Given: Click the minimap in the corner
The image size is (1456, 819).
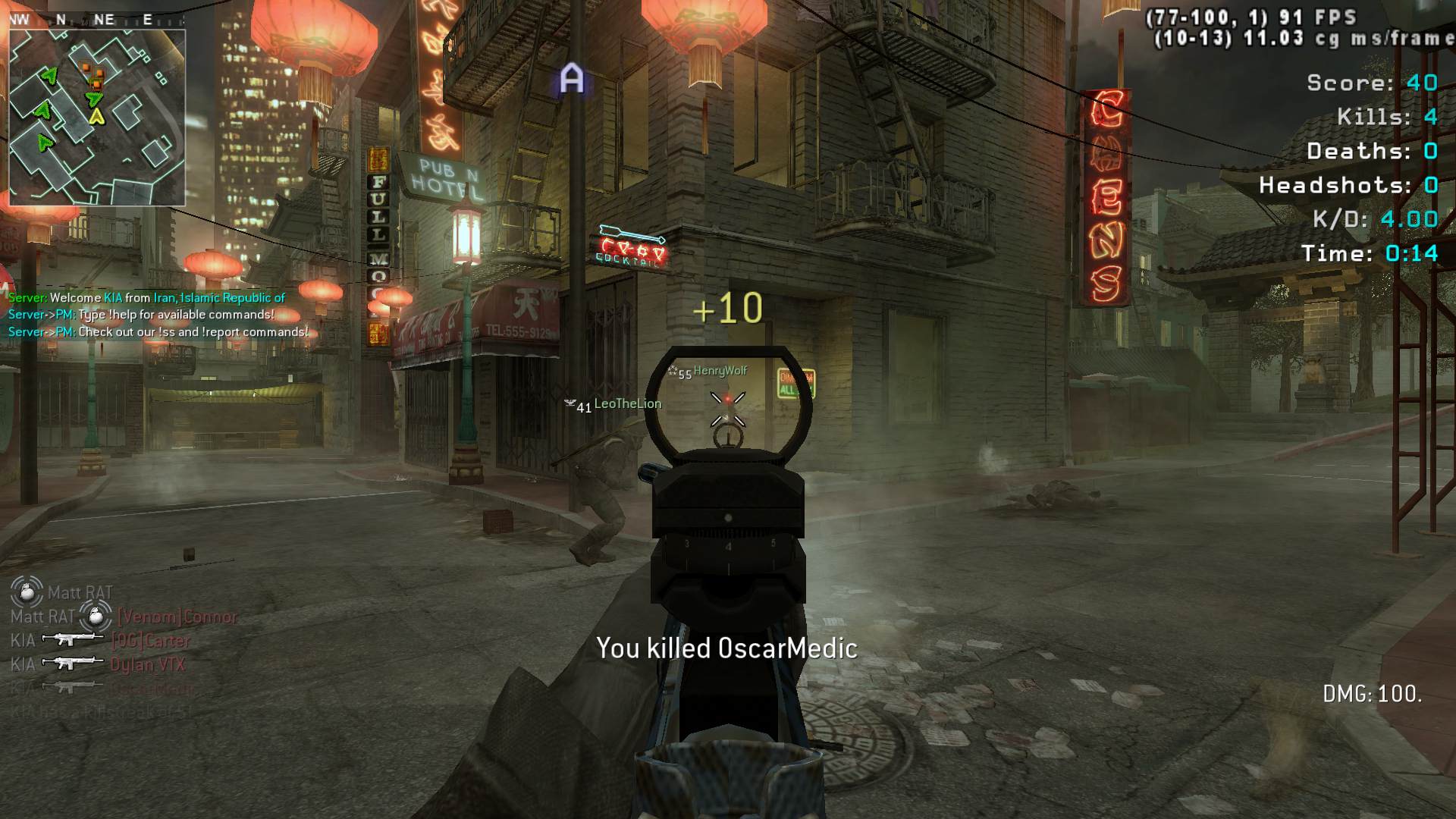Looking at the screenshot, I should click(x=97, y=117).
